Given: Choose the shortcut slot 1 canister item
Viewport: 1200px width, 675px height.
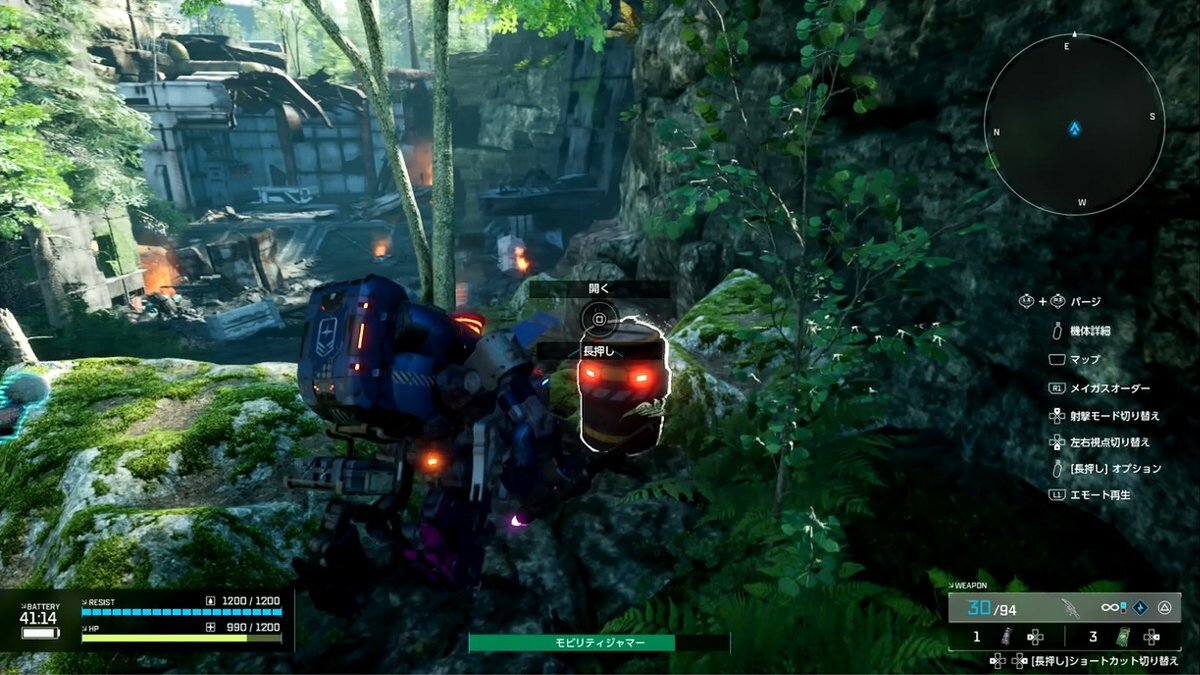Looking at the screenshot, I should click(x=1007, y=637).
